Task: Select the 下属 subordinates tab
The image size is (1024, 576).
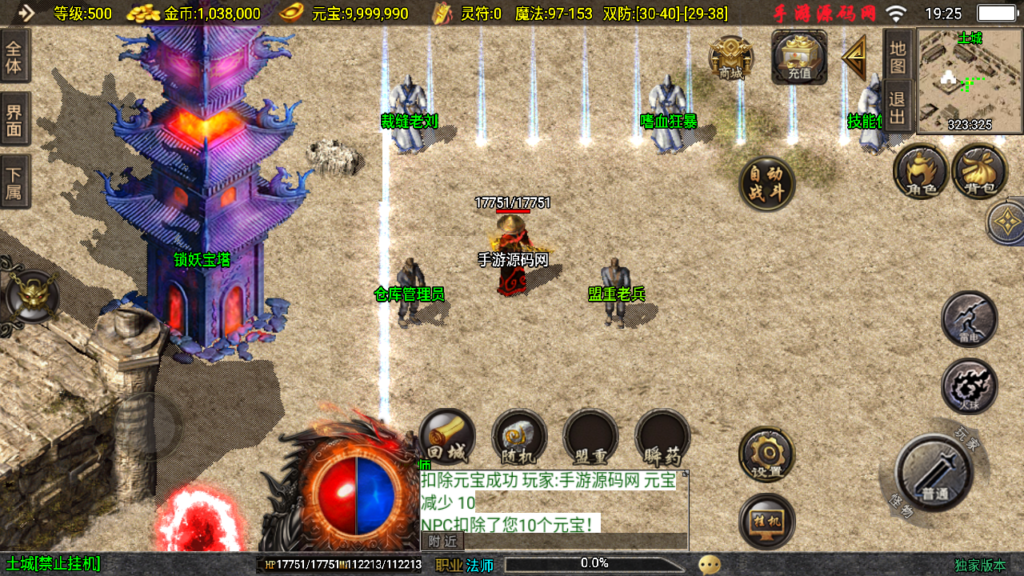Action: [15, 181]
